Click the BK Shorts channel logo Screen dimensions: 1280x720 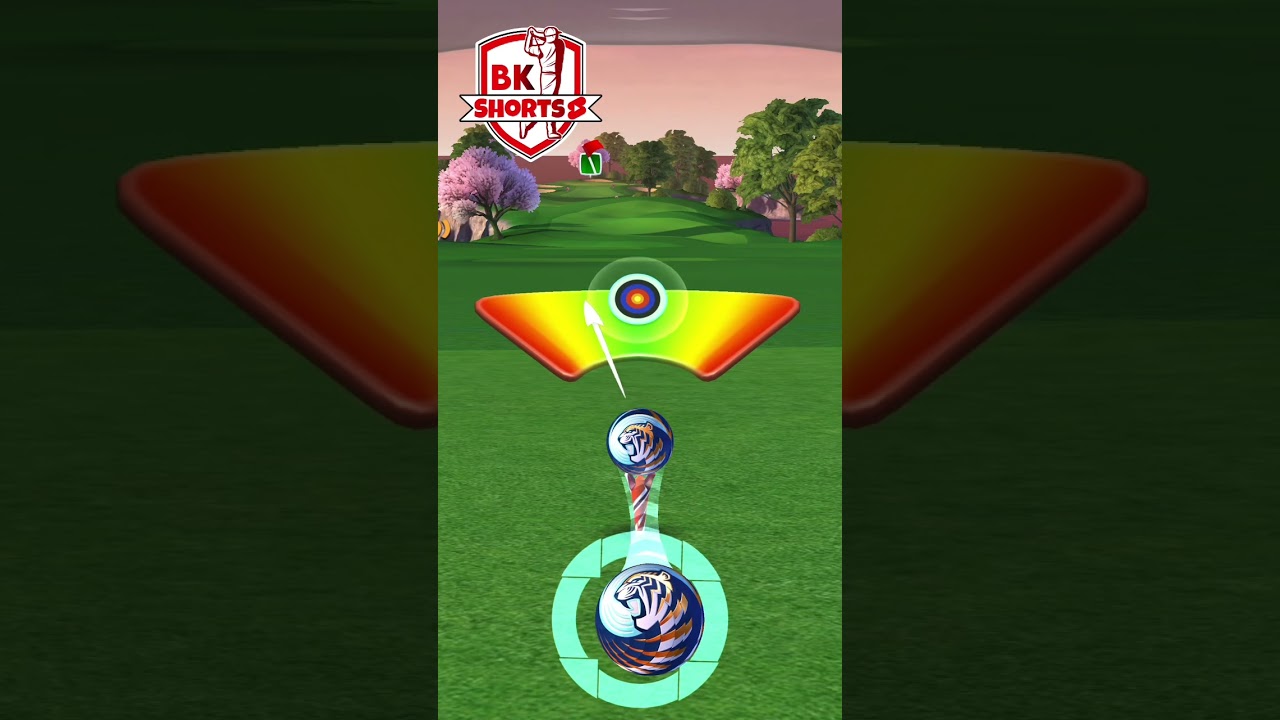point(530,94)
